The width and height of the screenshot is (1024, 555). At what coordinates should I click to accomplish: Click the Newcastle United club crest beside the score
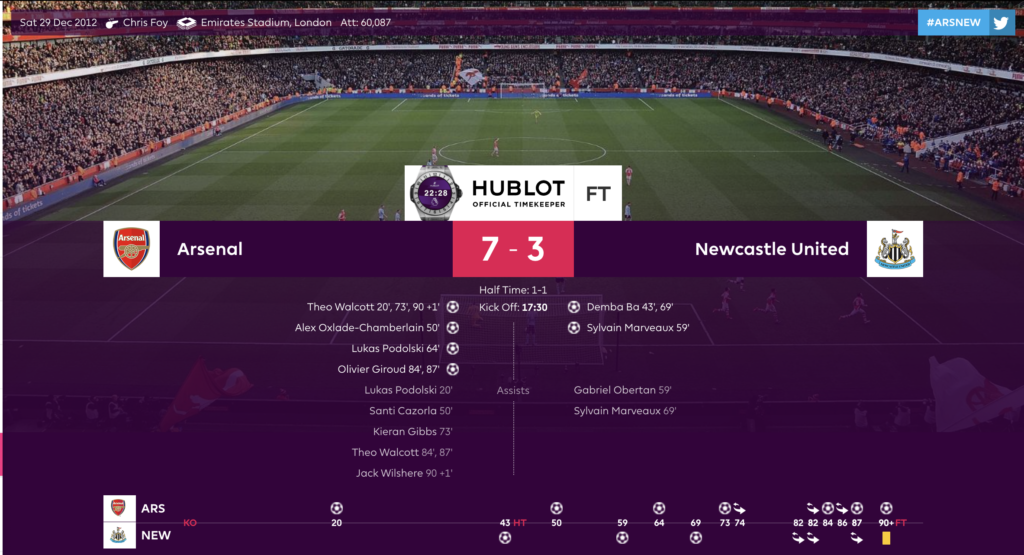pyautogui.click(x=894, y=249)
